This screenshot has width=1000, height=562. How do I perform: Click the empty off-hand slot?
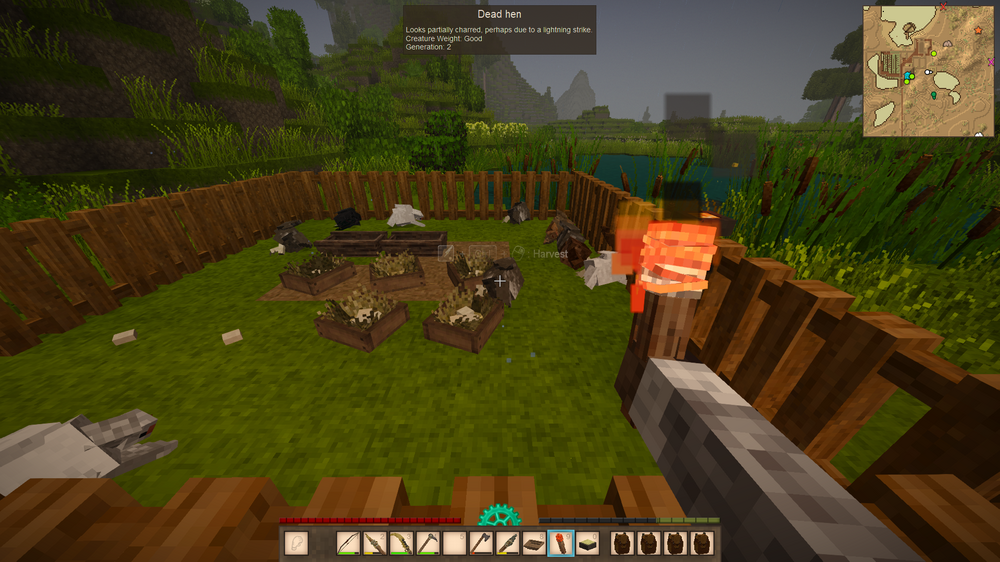click(x=296, y=544)
